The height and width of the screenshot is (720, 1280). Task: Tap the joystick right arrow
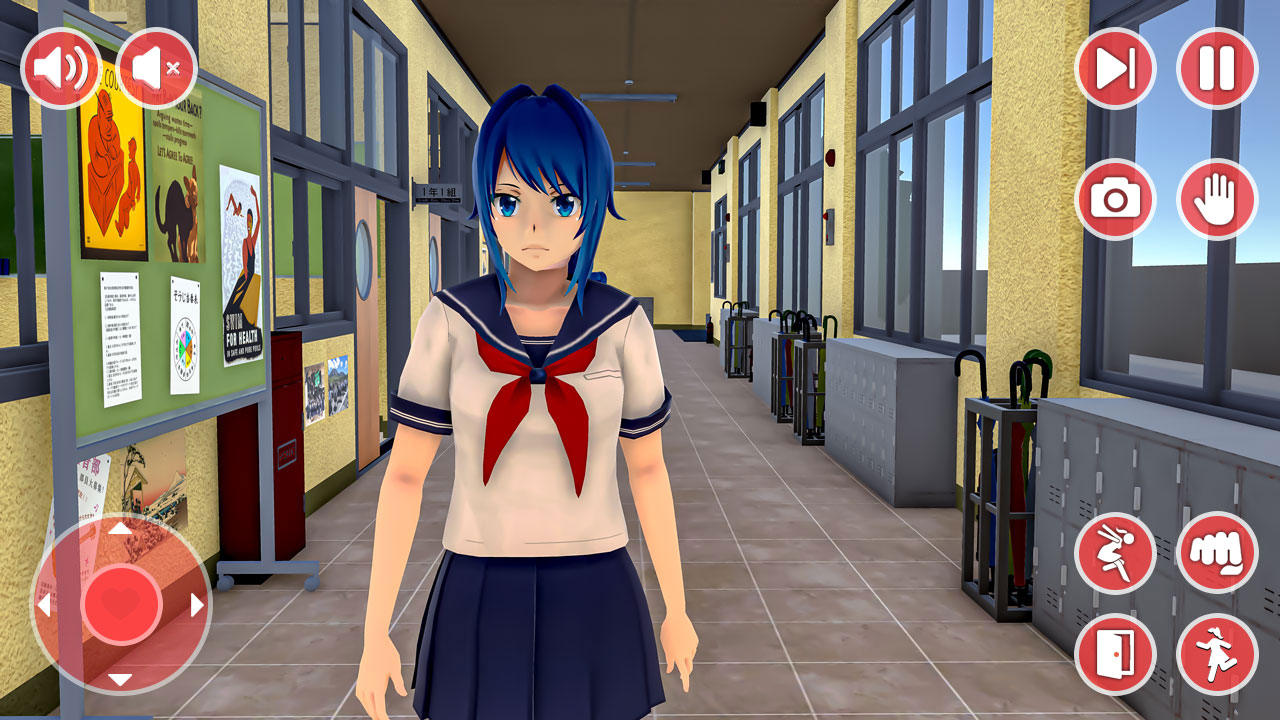point(198,603)
